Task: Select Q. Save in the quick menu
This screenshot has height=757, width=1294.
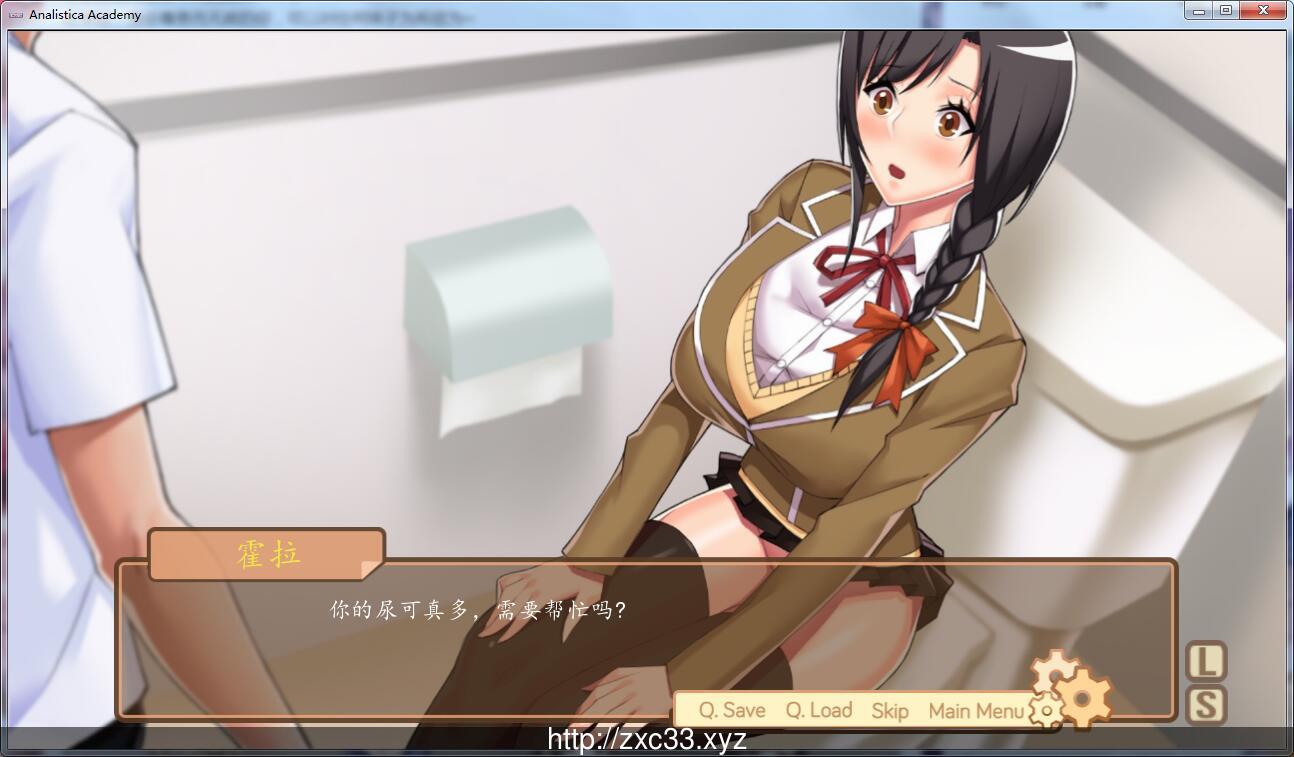Action: 731,711
